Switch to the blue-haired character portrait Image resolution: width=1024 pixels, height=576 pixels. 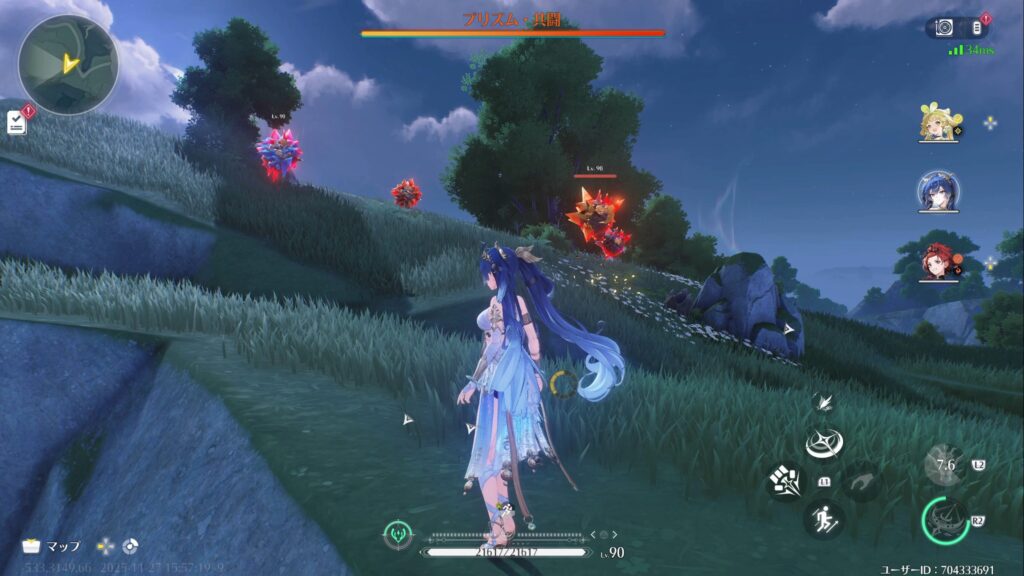[939, 192]
